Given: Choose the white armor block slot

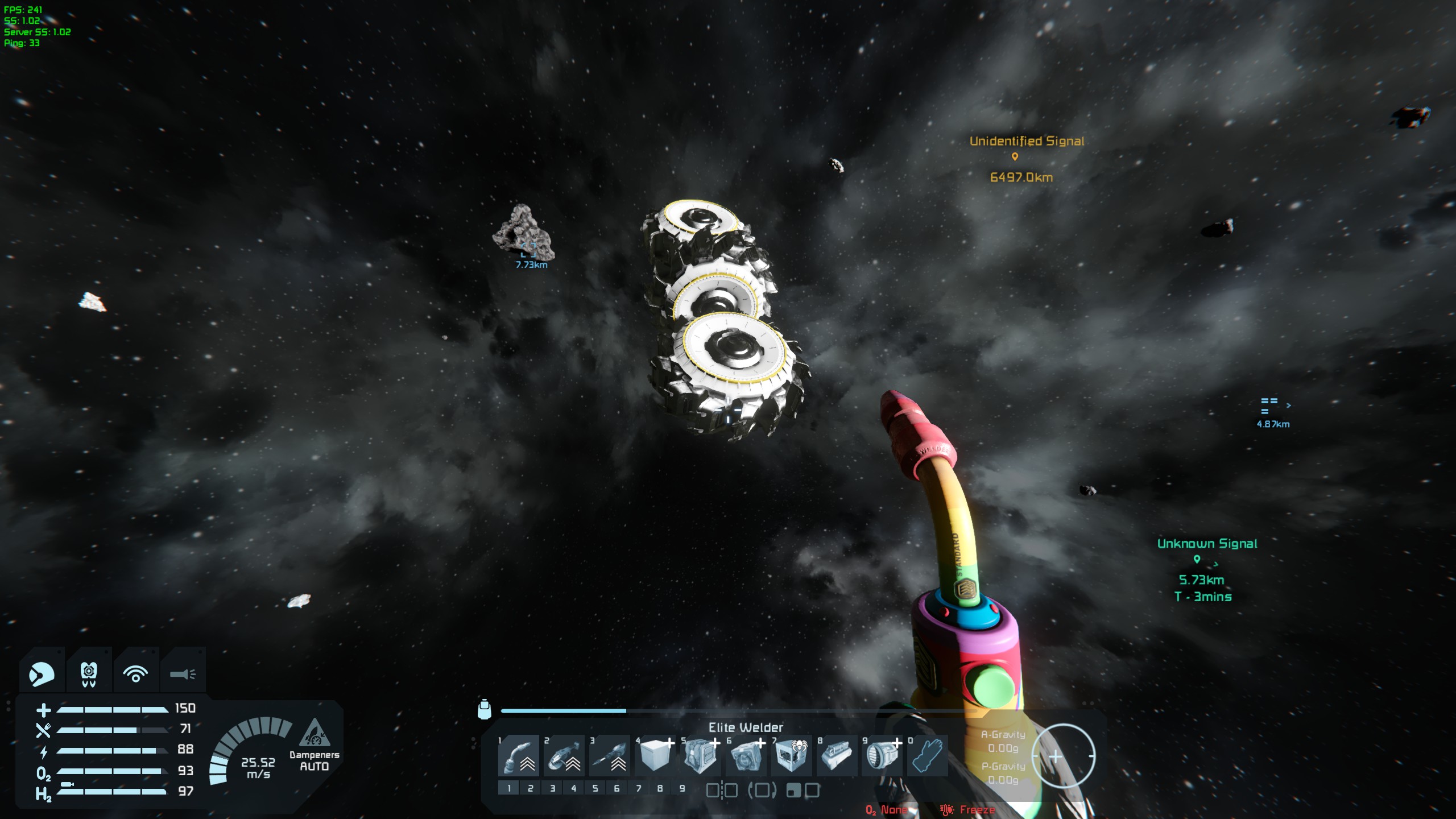Looking at the screenshot, I should click(x=655, y=756).
